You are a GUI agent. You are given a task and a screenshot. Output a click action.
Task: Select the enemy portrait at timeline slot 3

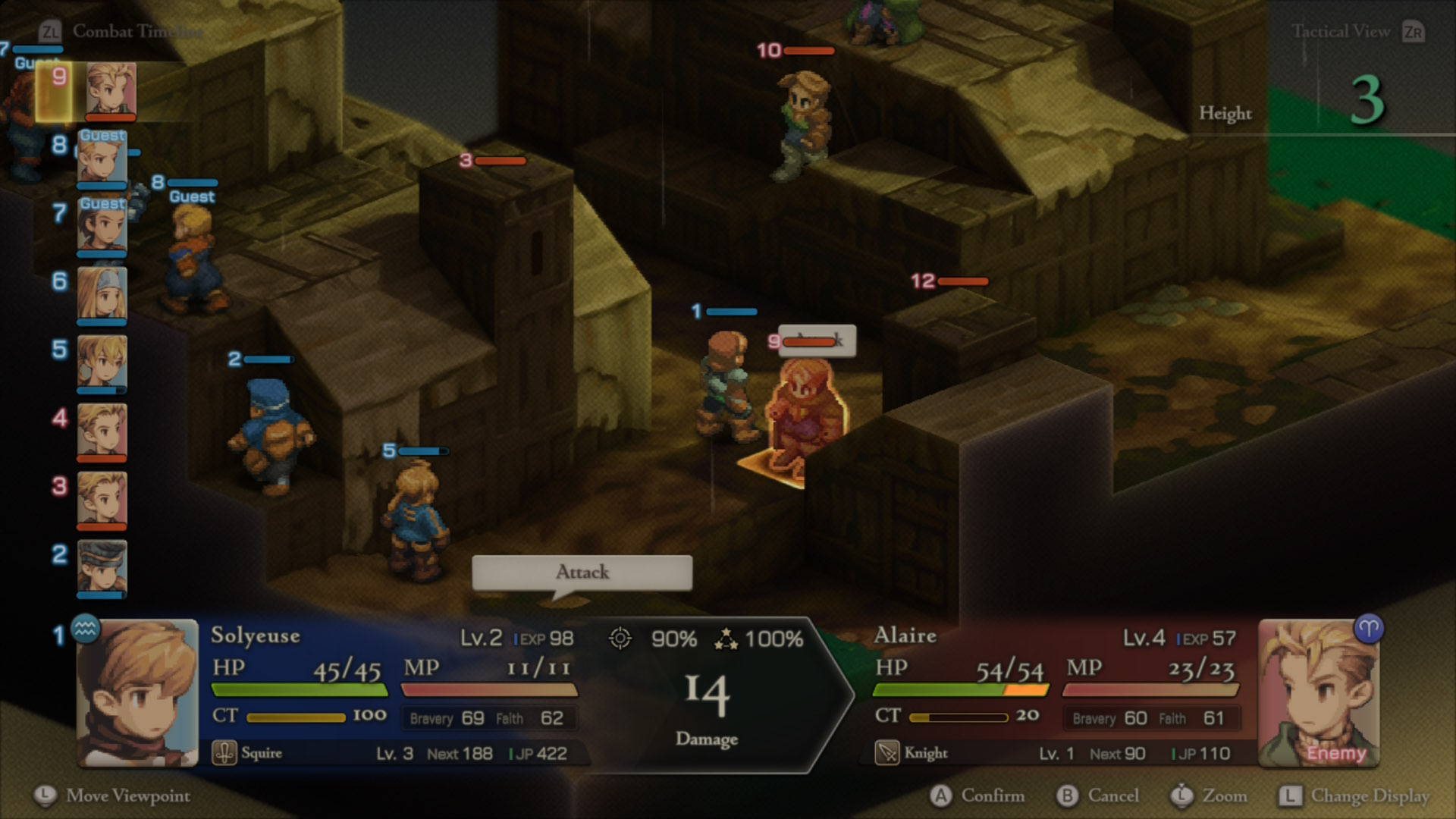click(x=102, y=498)
